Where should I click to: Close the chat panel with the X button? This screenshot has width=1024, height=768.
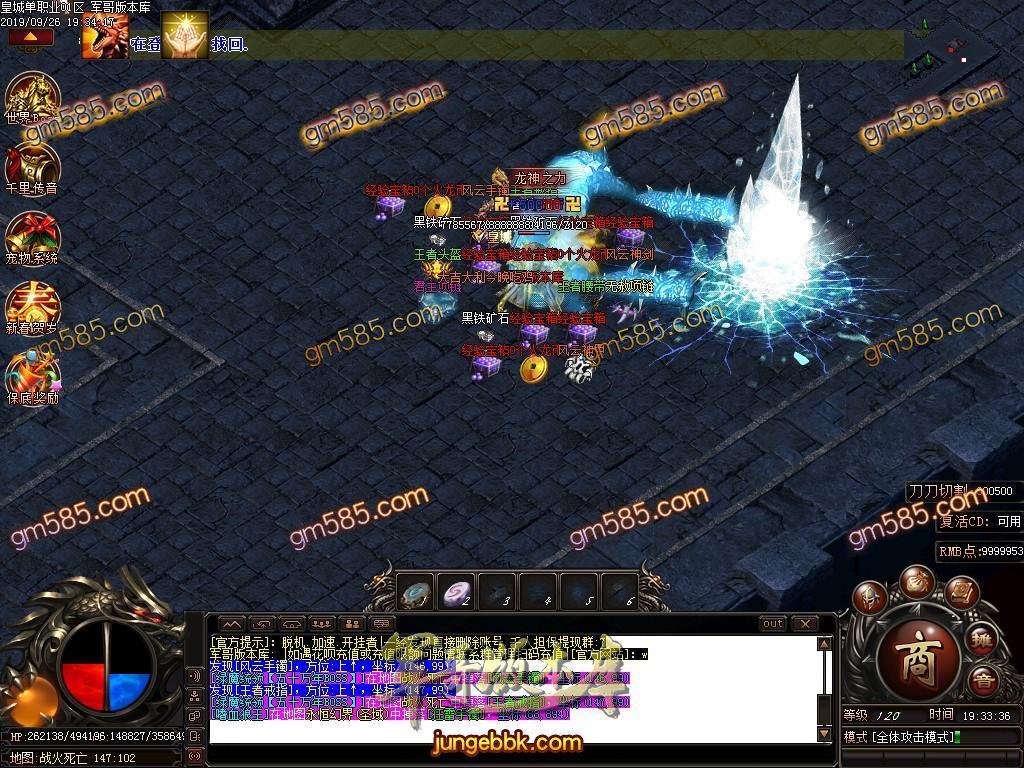[x=804, y=623]
